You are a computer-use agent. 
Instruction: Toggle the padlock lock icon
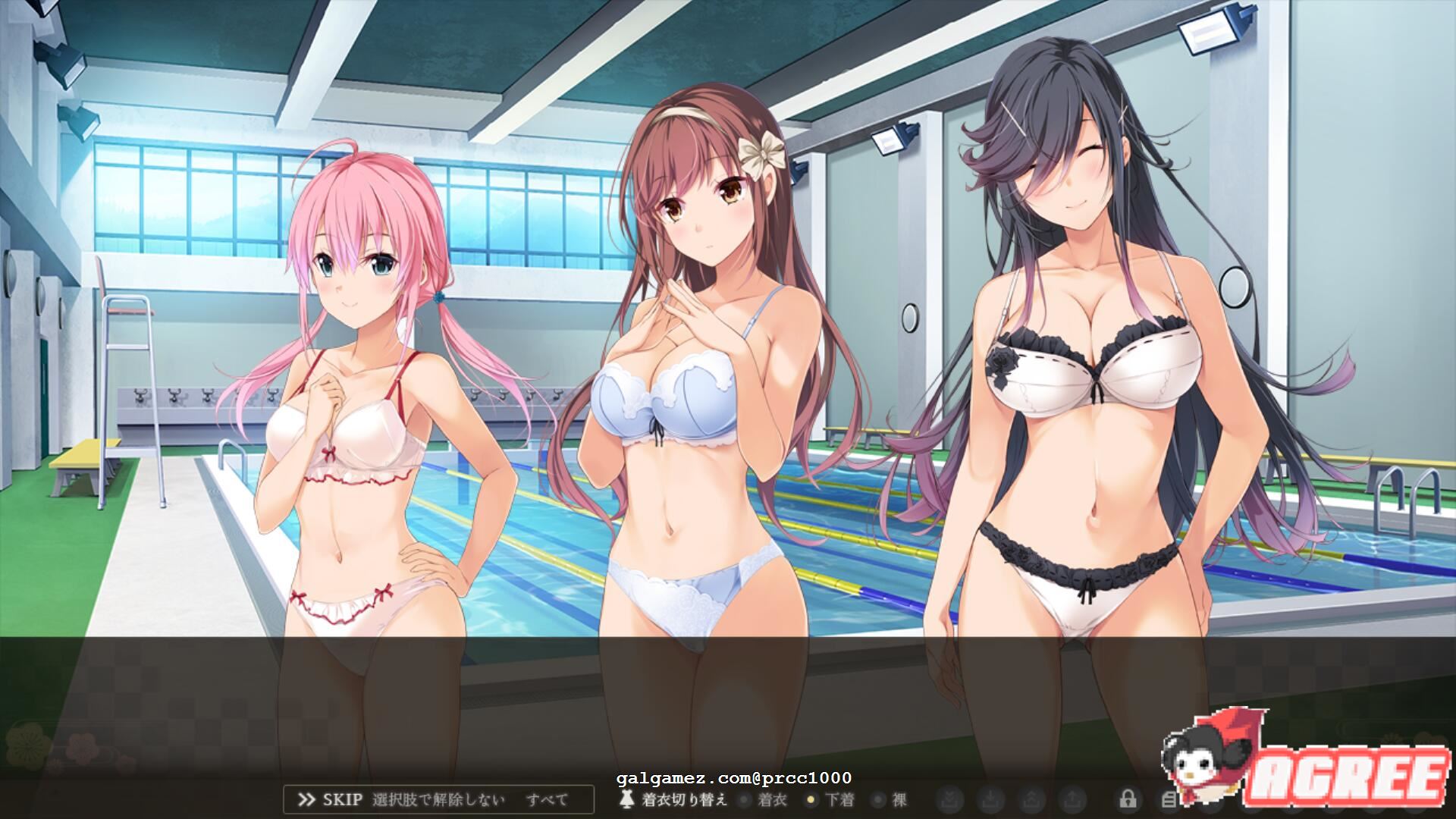(1127, 799)
